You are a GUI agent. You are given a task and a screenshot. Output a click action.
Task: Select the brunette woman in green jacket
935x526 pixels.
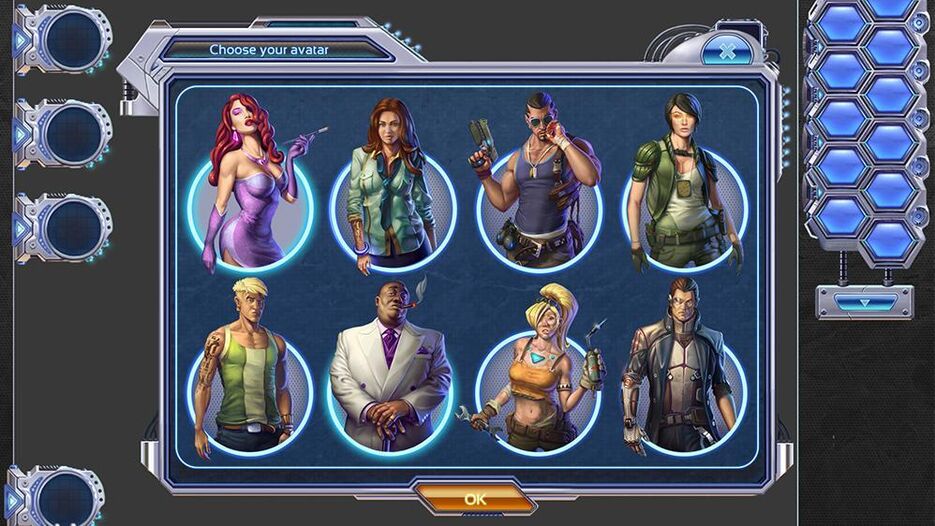click(392, 200)
